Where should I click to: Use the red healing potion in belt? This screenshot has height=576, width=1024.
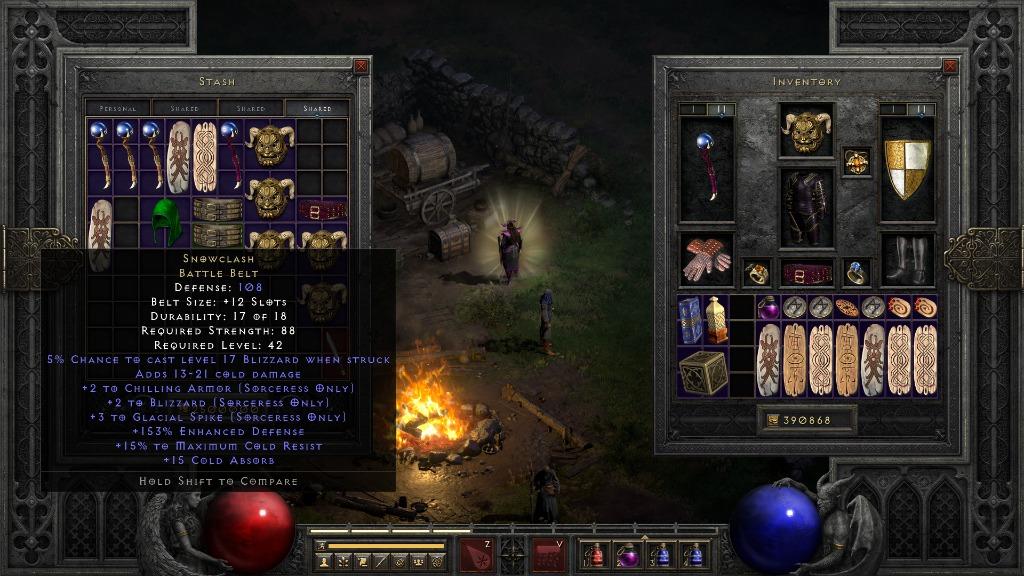coord(598,554)
